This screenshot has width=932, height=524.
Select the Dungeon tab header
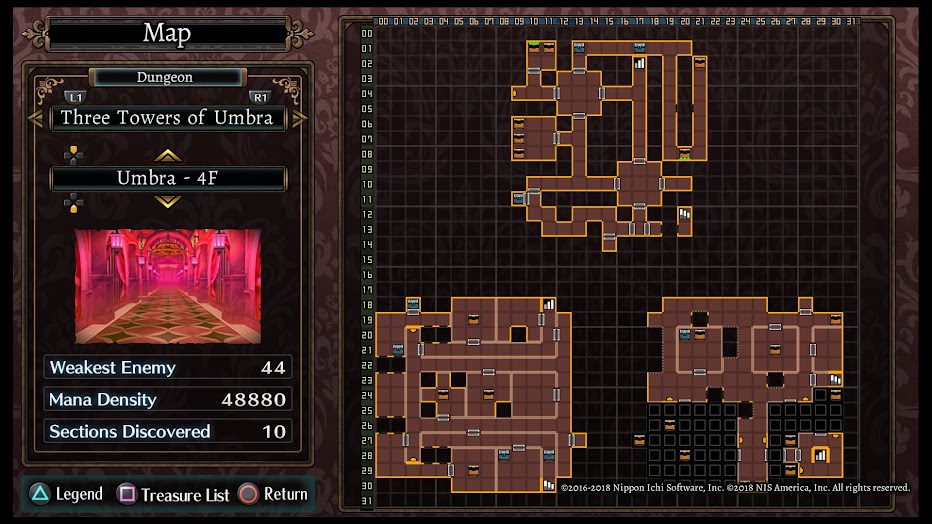tap(166, 77)
